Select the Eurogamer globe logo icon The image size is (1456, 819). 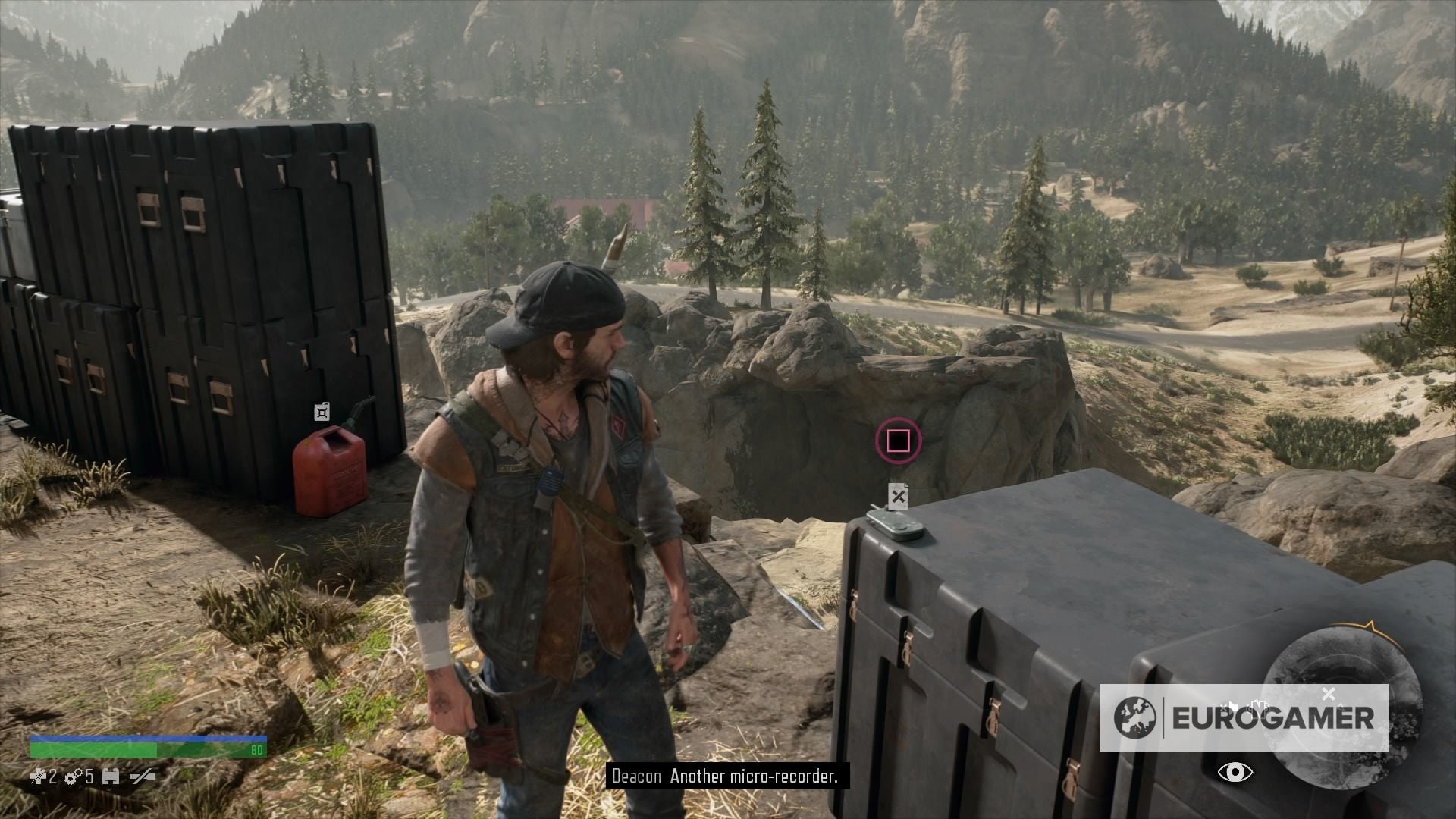(x=1134, y=717)
